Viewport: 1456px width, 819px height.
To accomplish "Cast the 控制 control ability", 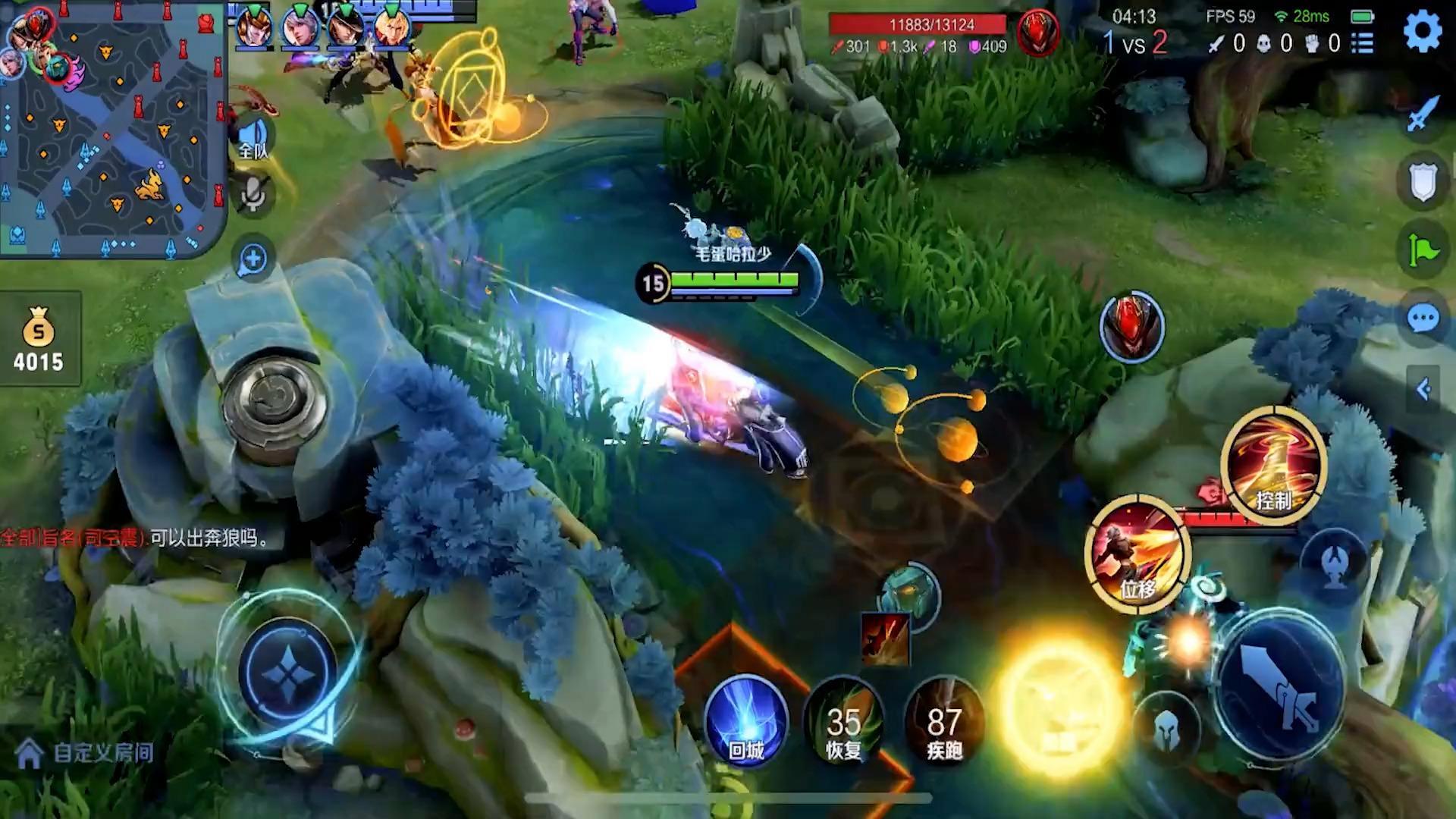I will pos(1273,464).
